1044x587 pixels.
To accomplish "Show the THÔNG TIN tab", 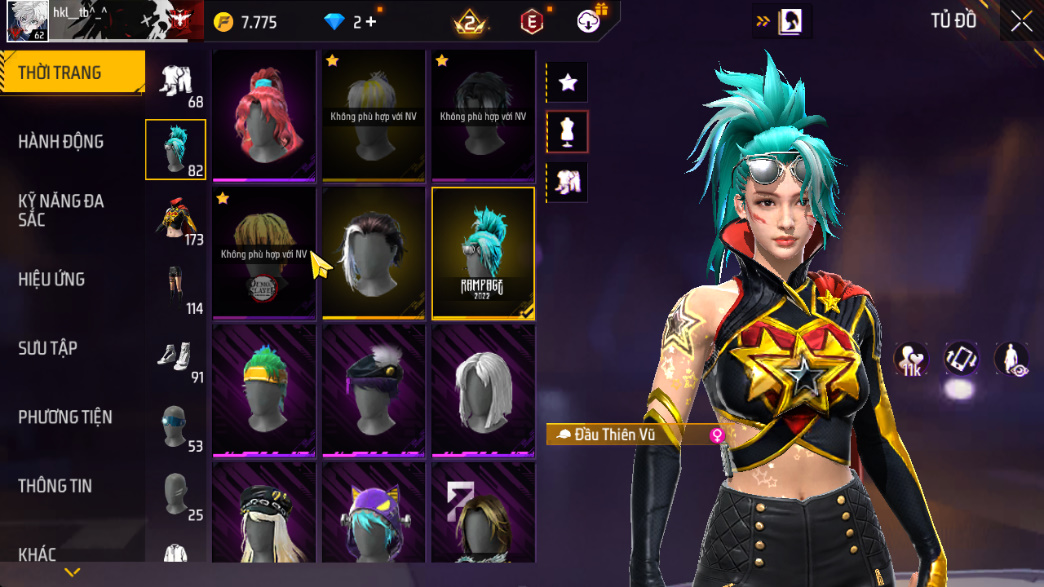I will (55, 486).
